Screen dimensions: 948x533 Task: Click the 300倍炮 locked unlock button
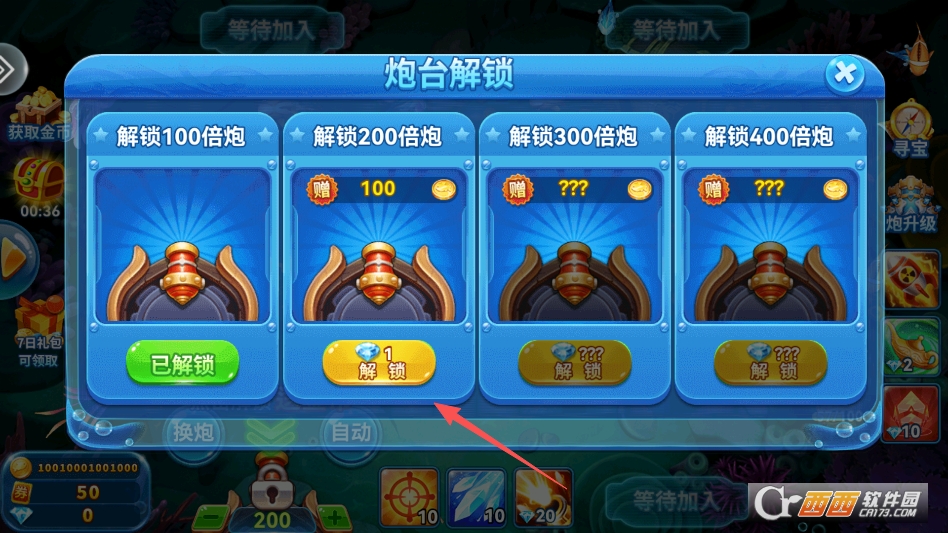[574, 362]
